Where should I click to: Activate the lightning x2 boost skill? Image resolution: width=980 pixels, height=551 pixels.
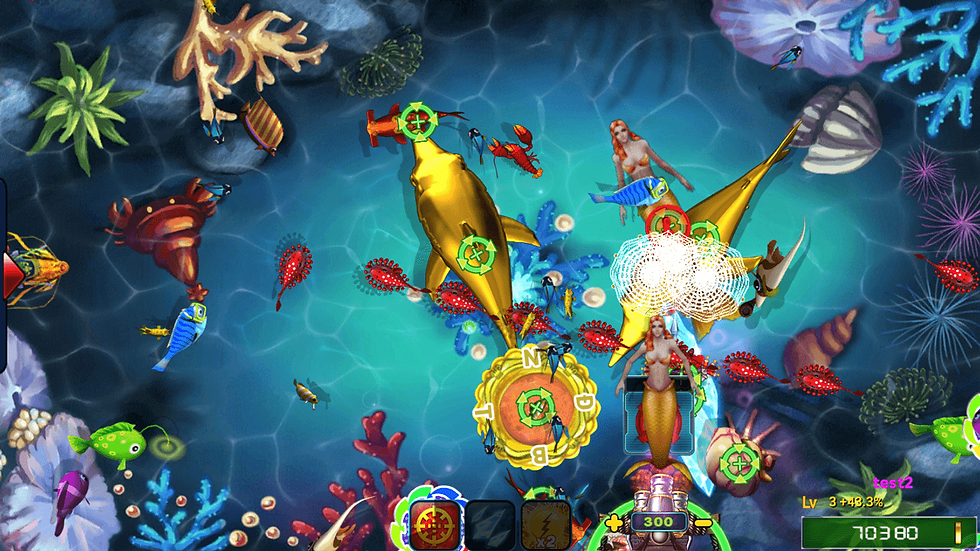point(545,525)
